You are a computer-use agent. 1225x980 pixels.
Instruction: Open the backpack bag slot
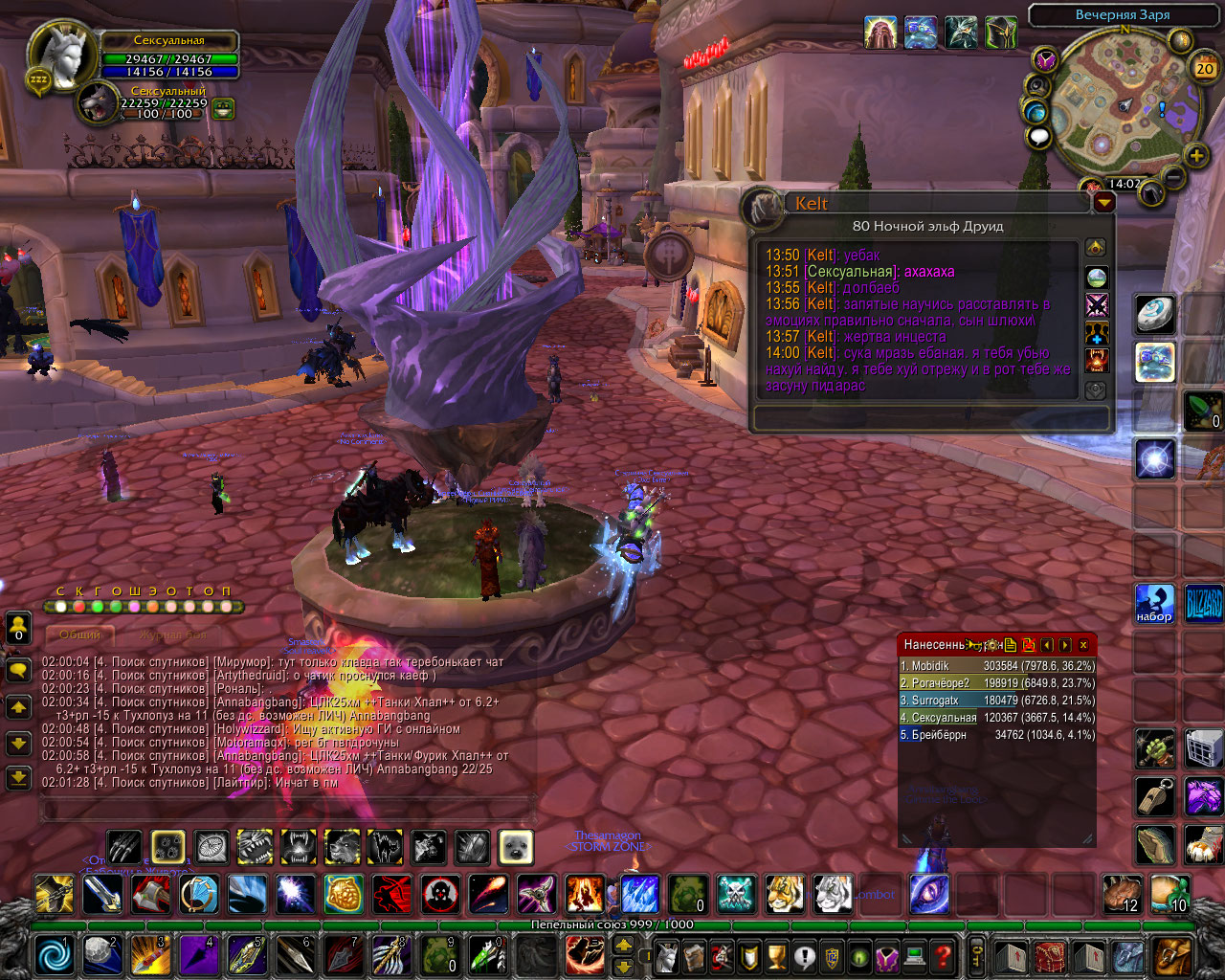click(x=1172, y=956)
